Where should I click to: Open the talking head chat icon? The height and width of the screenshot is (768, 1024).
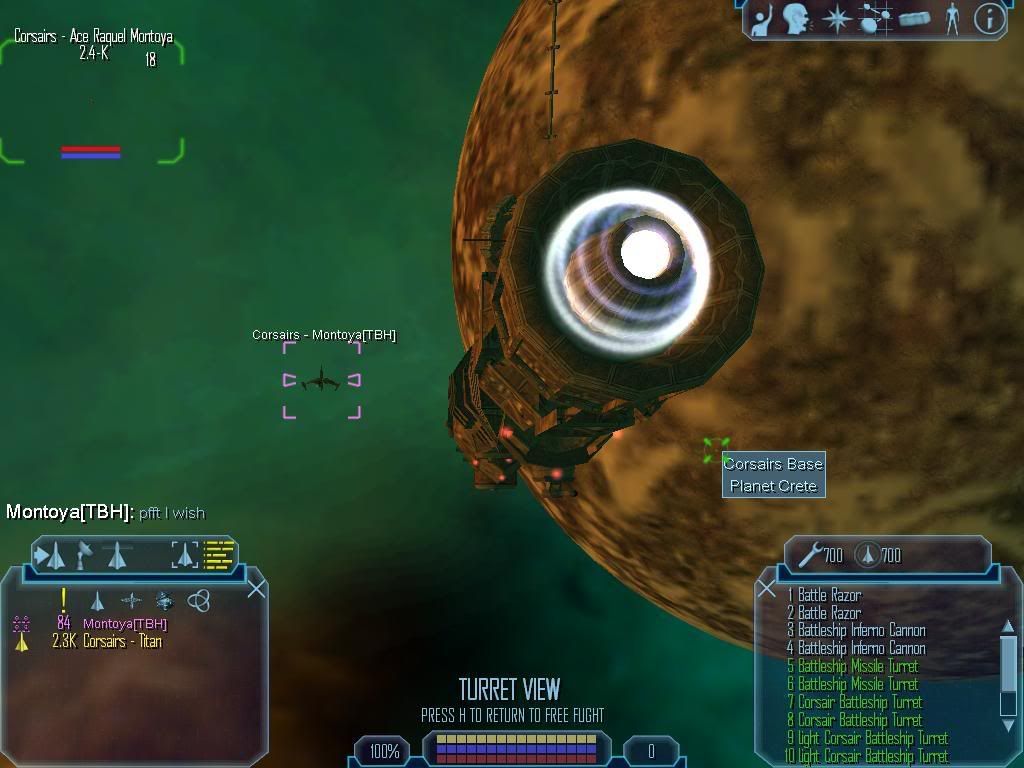point(796,18)
